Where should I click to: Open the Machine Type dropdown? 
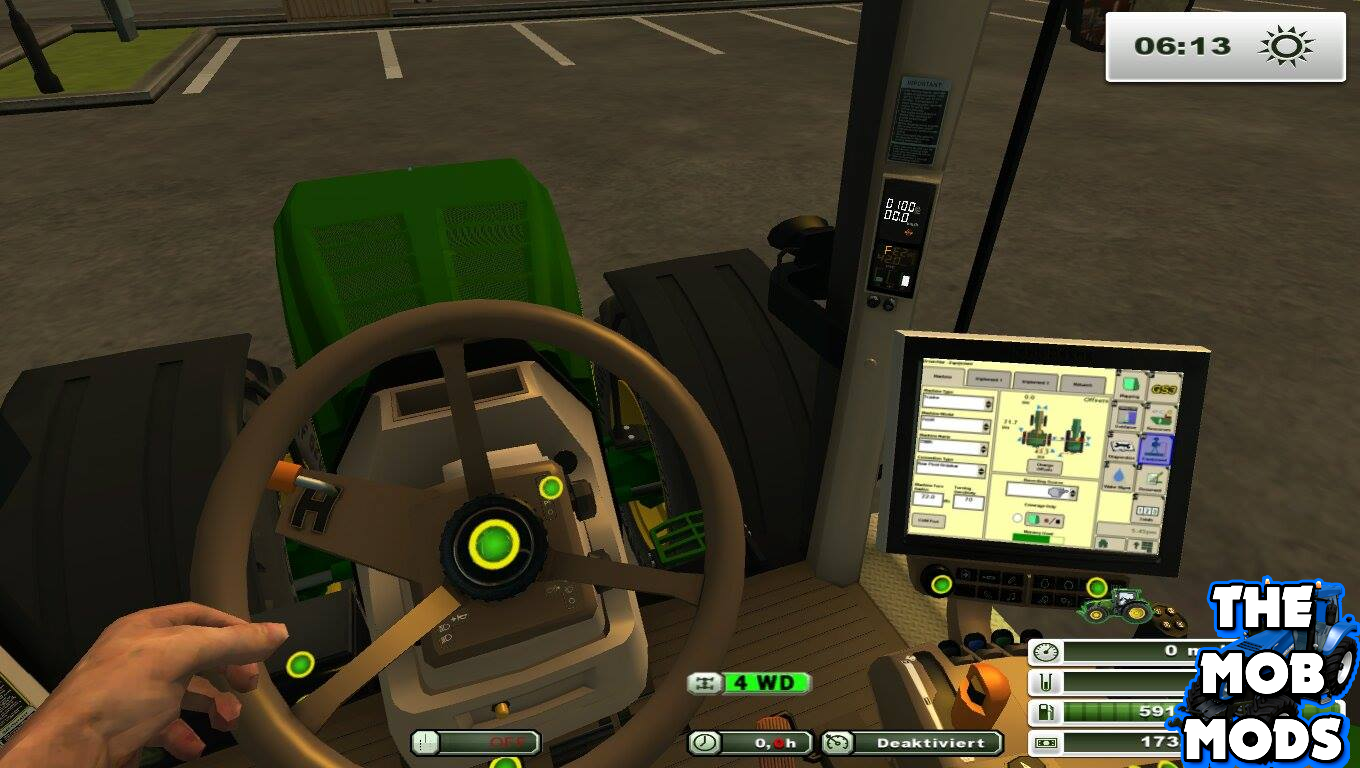[959, 400]
